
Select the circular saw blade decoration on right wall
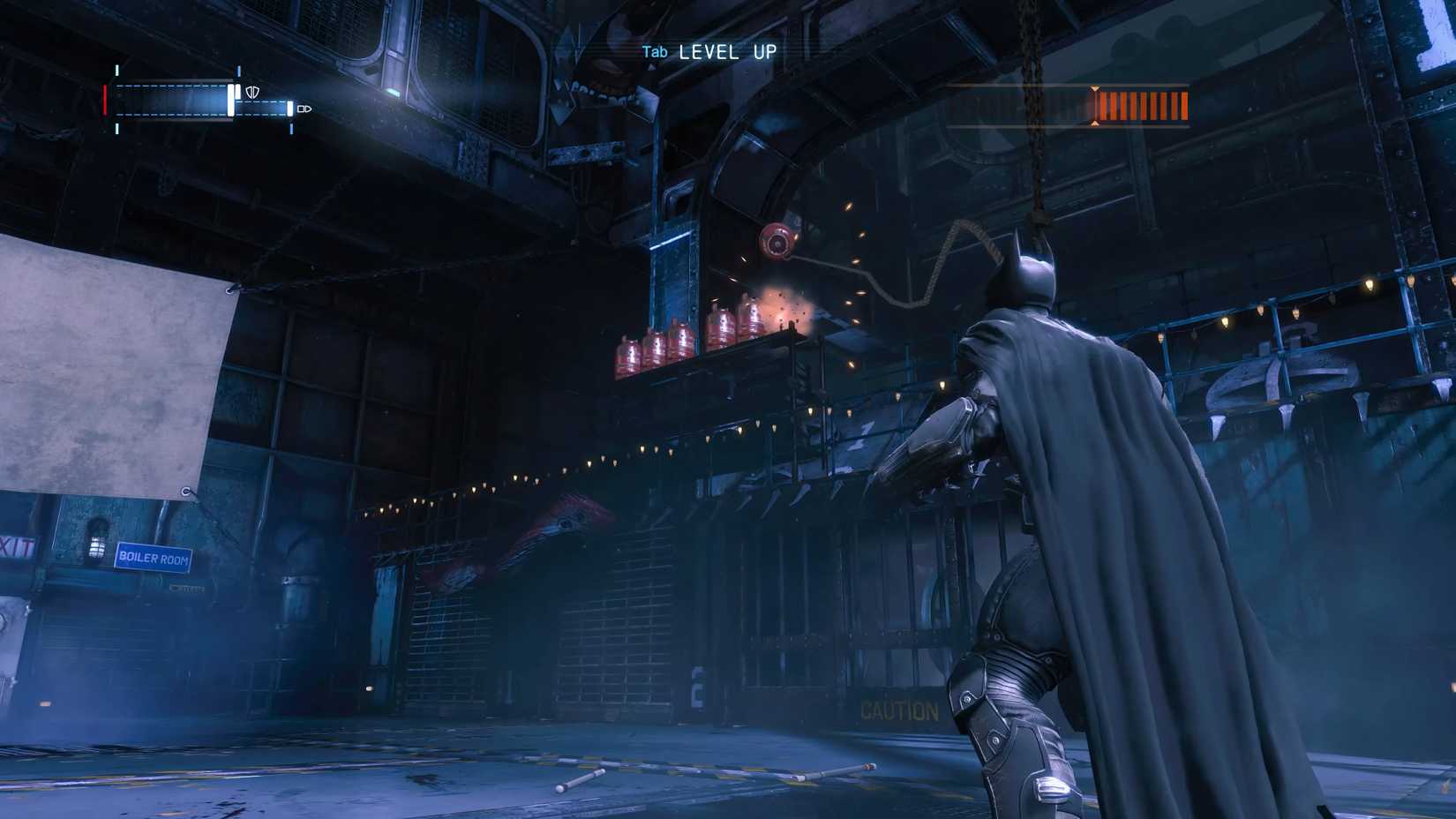click(1280, 379)
